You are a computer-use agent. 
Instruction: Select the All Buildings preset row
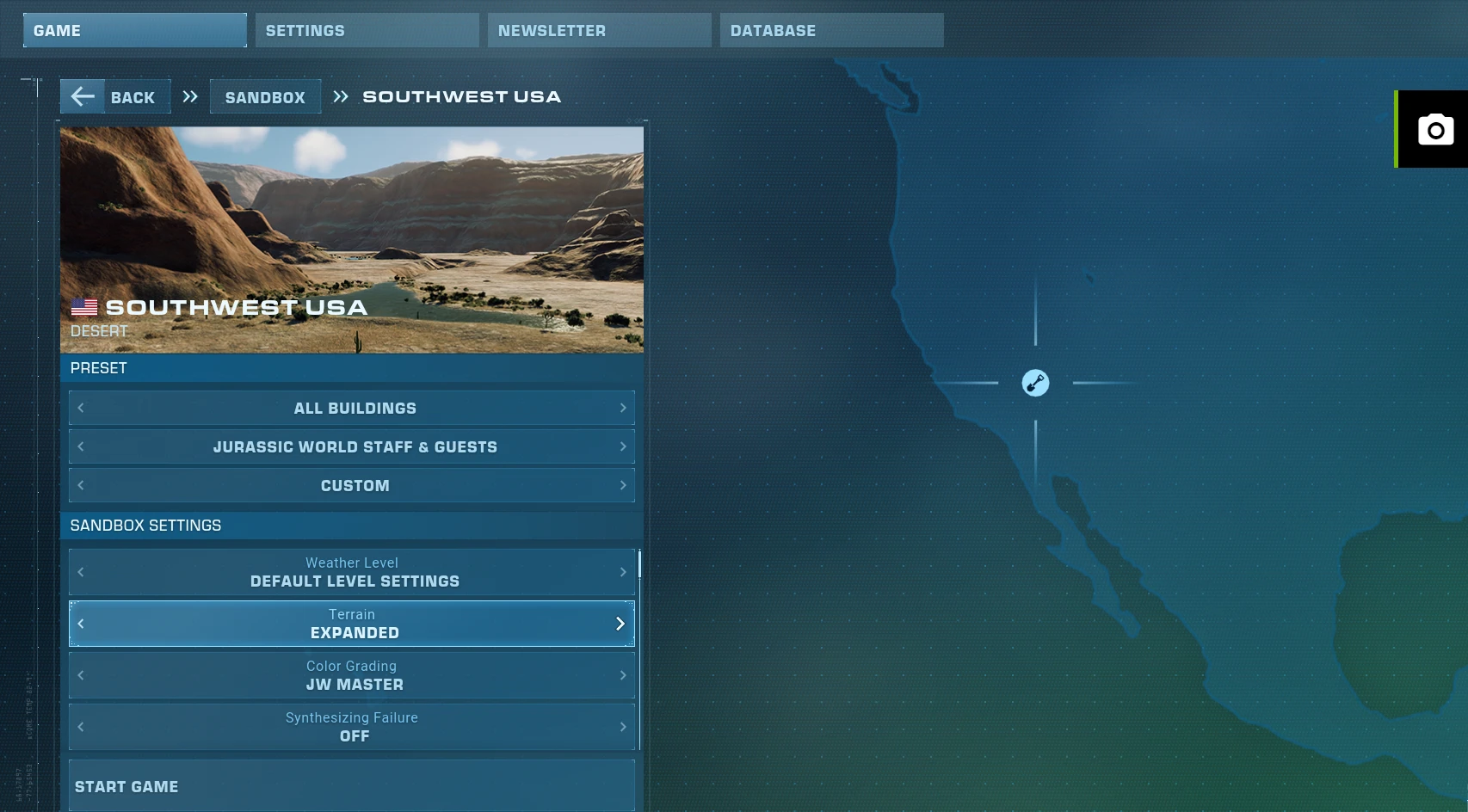[353, 408]
